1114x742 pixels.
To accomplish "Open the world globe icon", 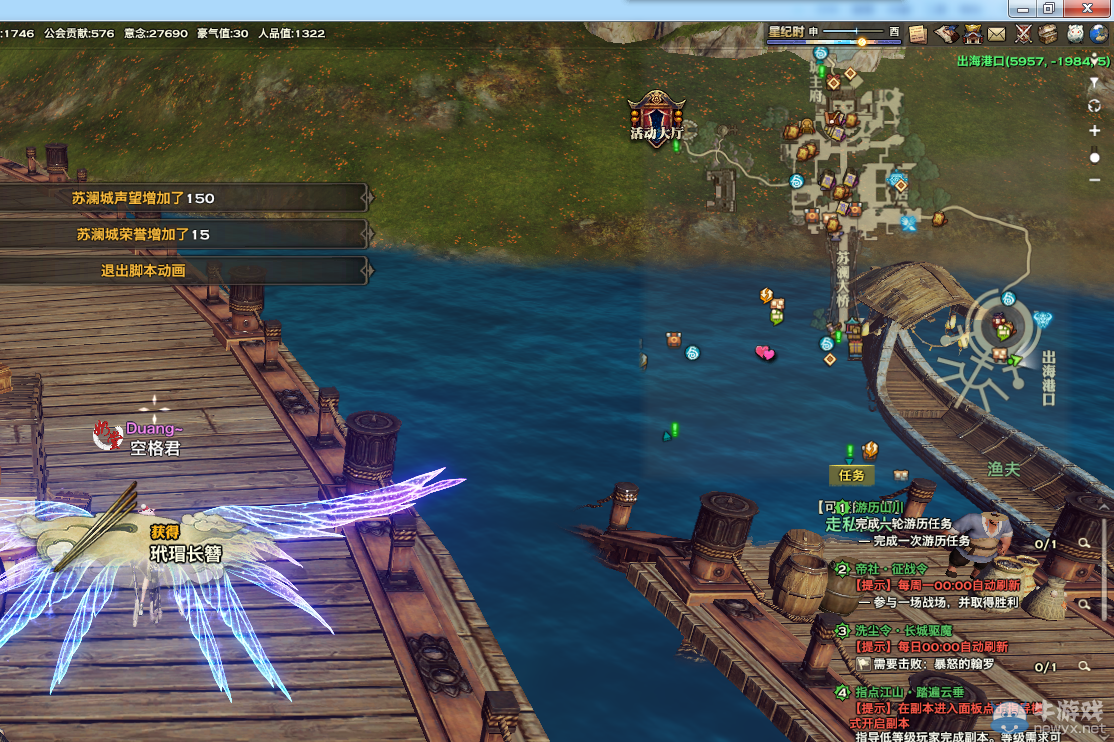I will 1100,34.
